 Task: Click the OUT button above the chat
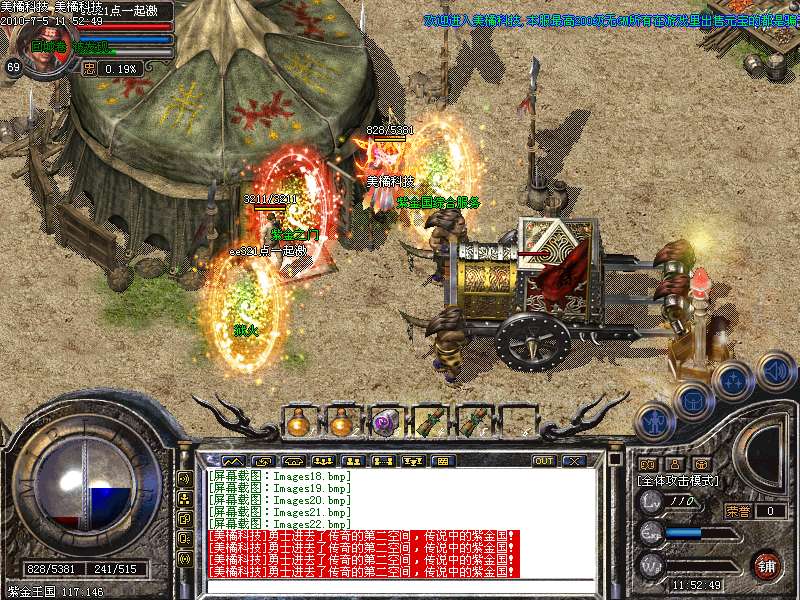(x=543, y=461)
